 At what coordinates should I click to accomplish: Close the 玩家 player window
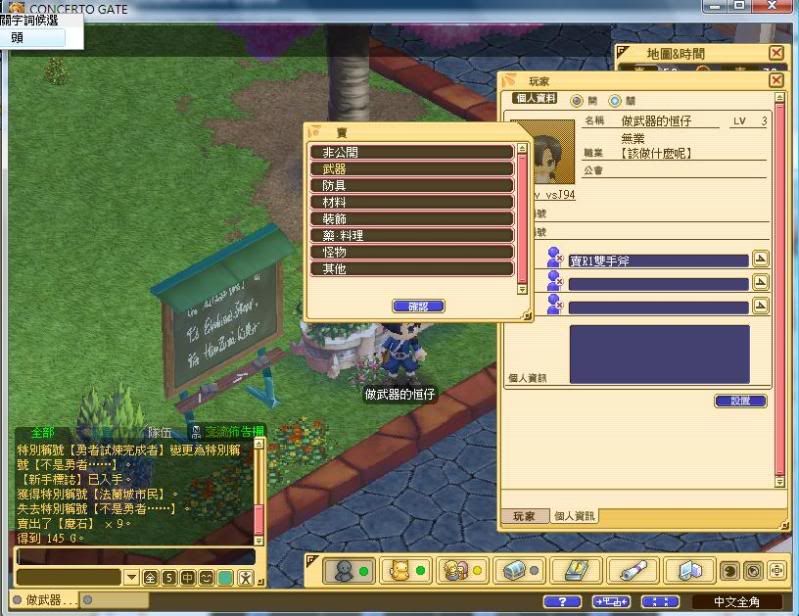pos(776,80)
